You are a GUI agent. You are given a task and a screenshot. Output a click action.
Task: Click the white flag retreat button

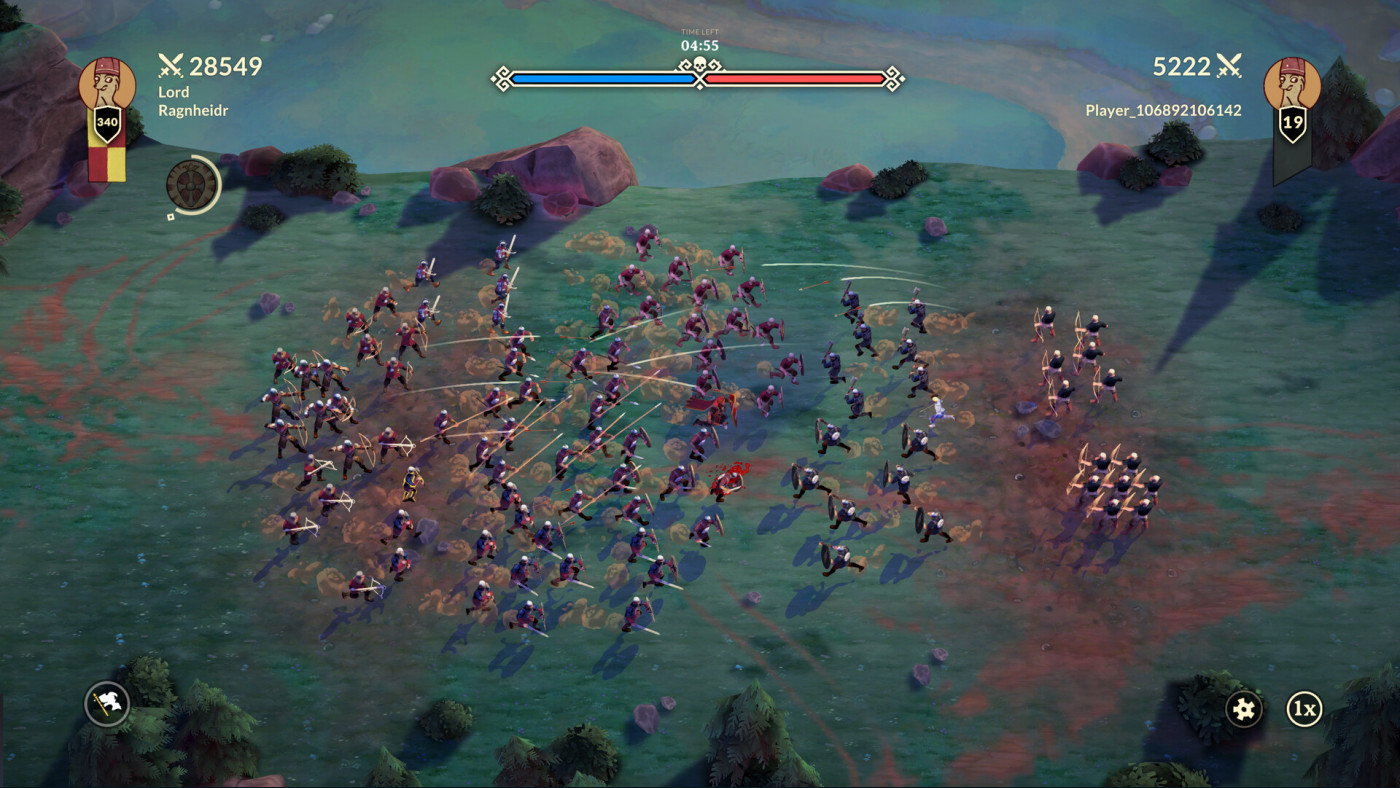tap(107, 703)
